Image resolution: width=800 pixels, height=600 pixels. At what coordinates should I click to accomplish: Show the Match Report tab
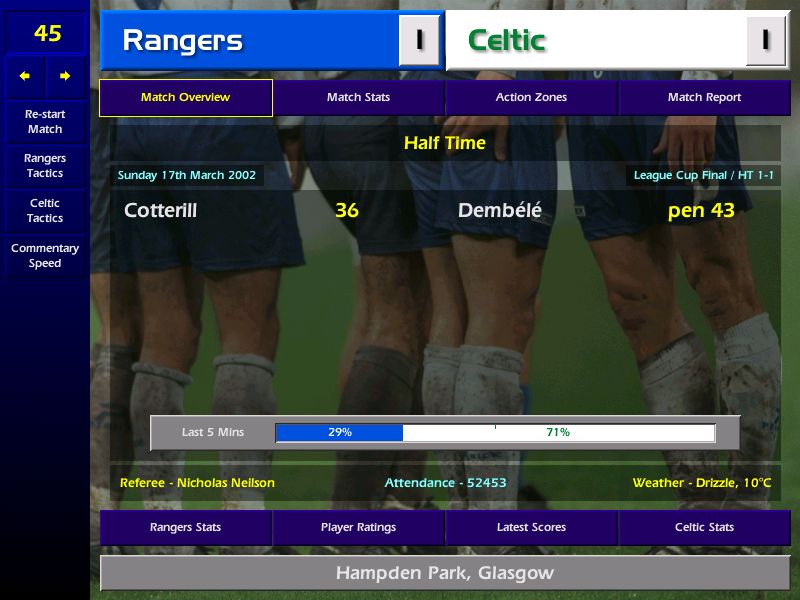[x=704, y=98]
